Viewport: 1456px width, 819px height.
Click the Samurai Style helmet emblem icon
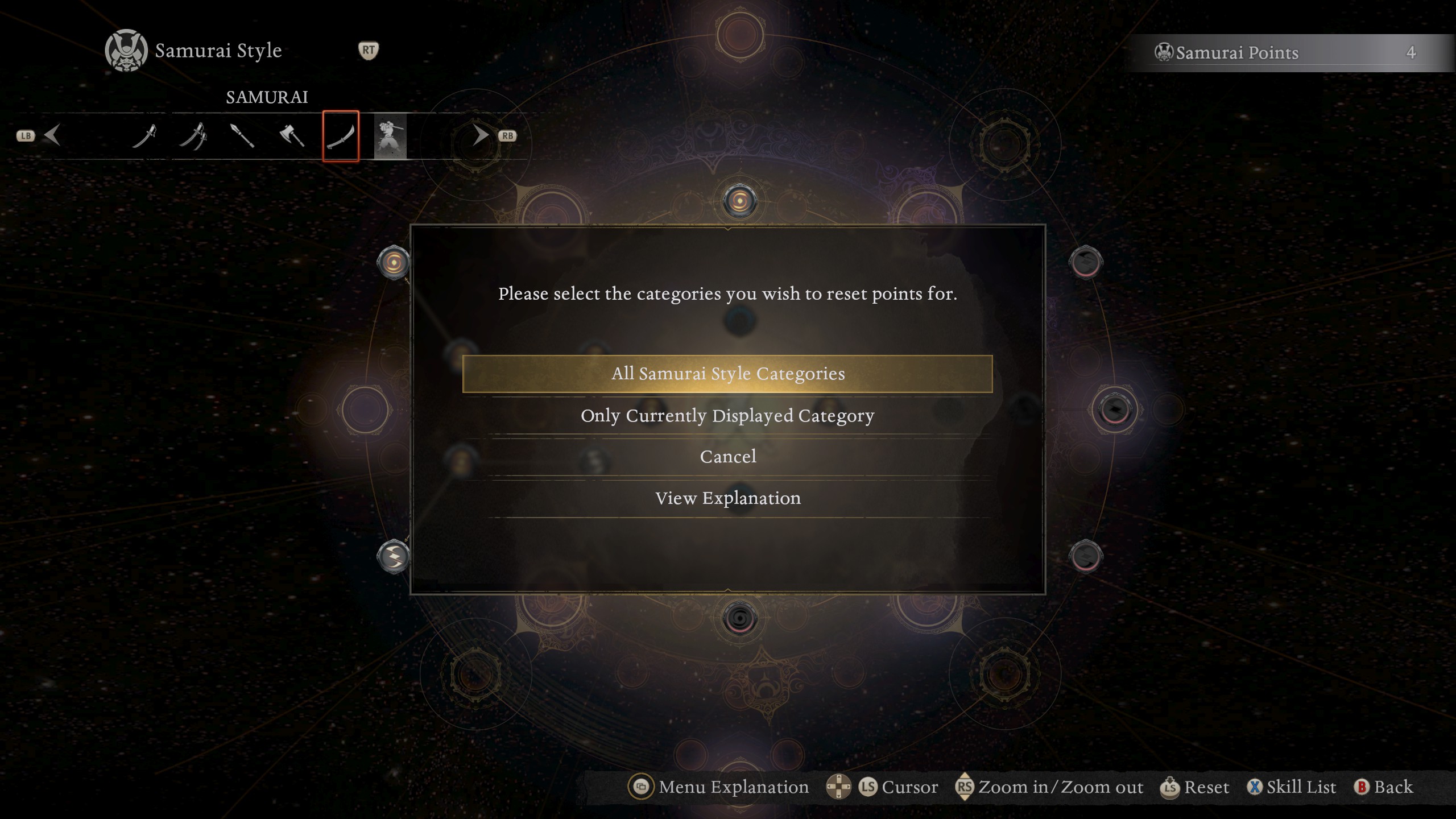click(126, 50)
